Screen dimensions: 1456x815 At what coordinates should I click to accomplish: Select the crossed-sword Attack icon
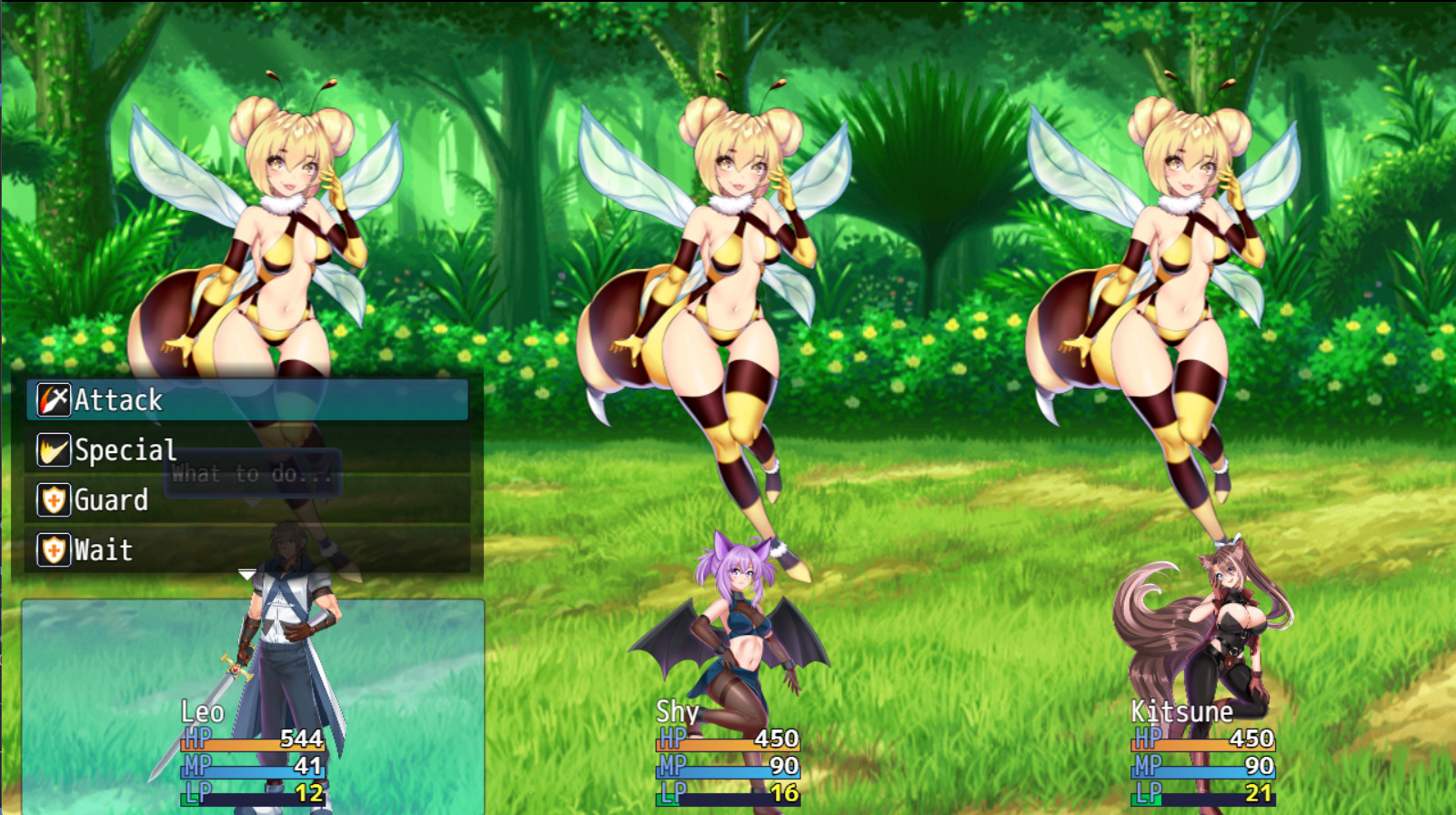pos(52,399)
